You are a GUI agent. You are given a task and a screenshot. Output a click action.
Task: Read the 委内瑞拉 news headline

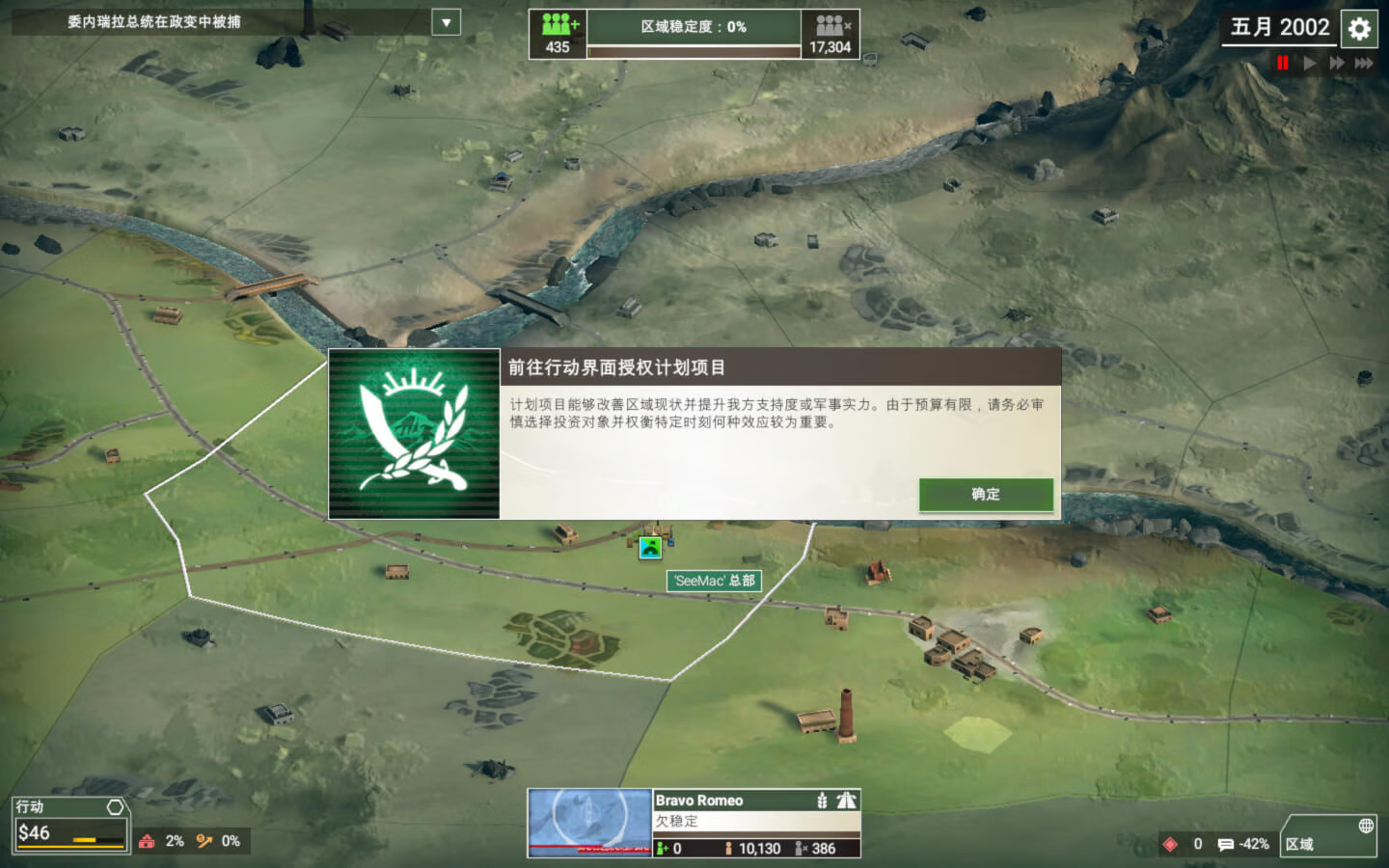154,22
